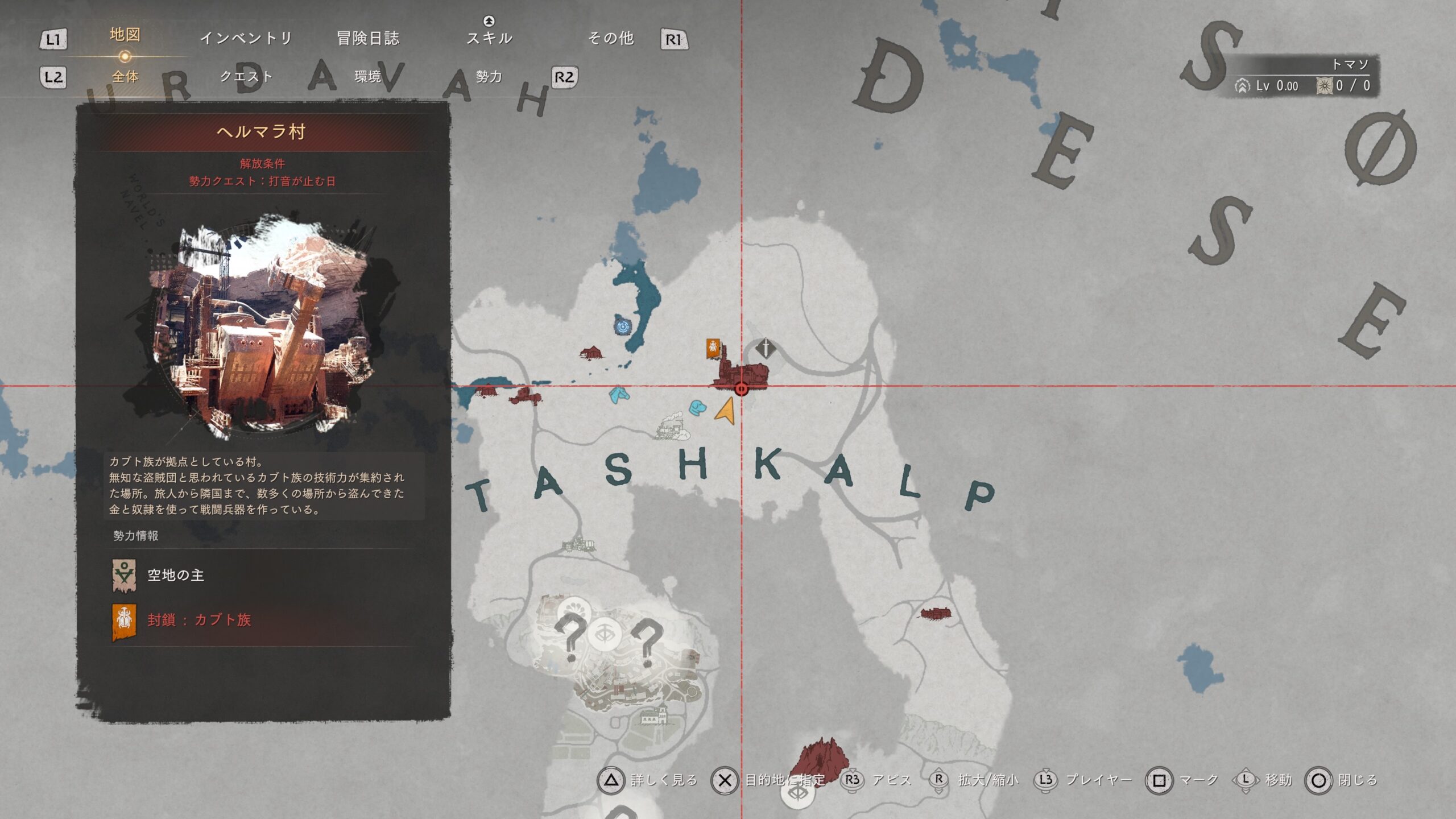
Task: Switch to the インベントリ tab
Action: pyautogui.click(x=246, y=38)
